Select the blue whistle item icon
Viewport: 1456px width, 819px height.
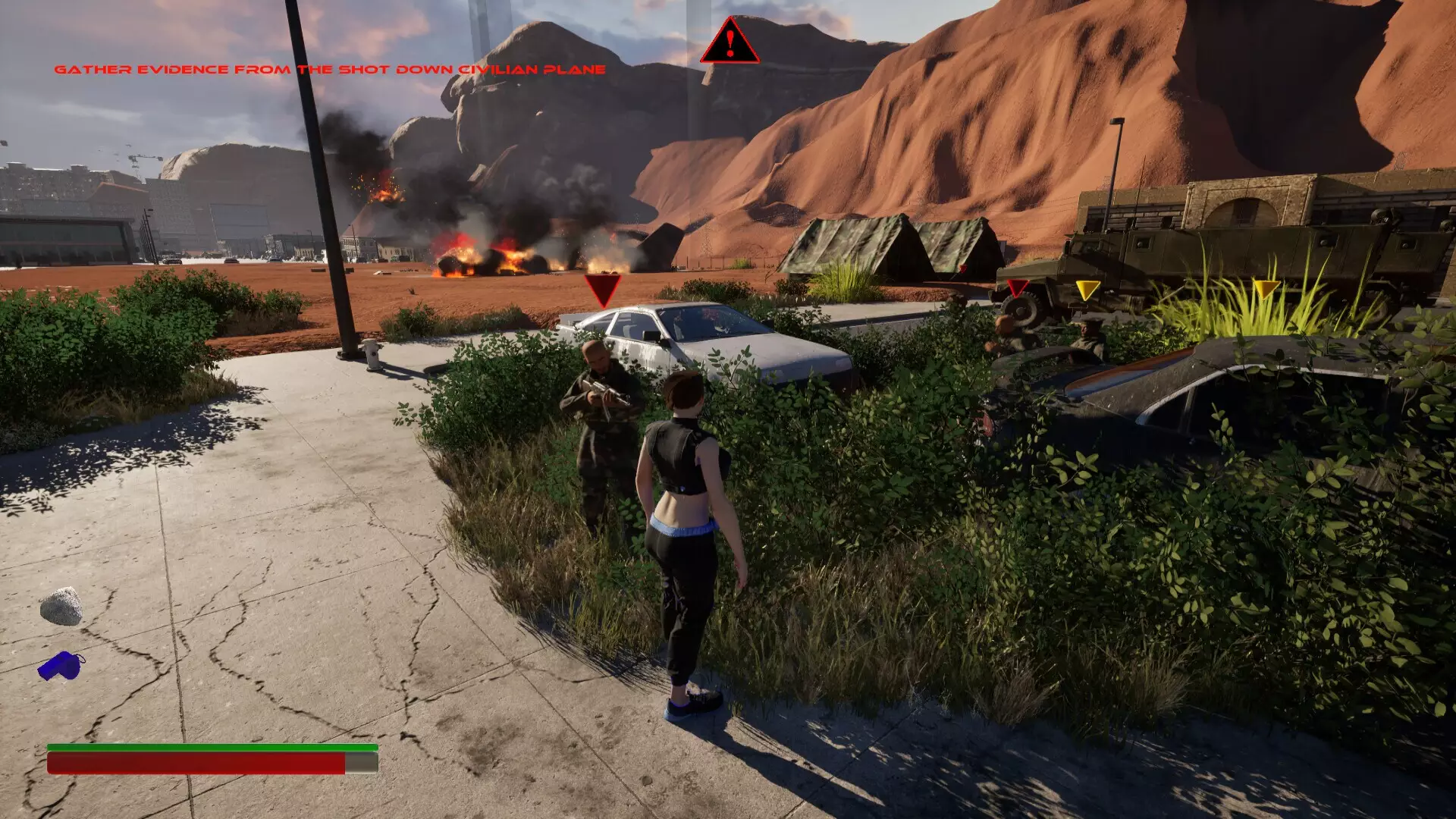point(61,667)
